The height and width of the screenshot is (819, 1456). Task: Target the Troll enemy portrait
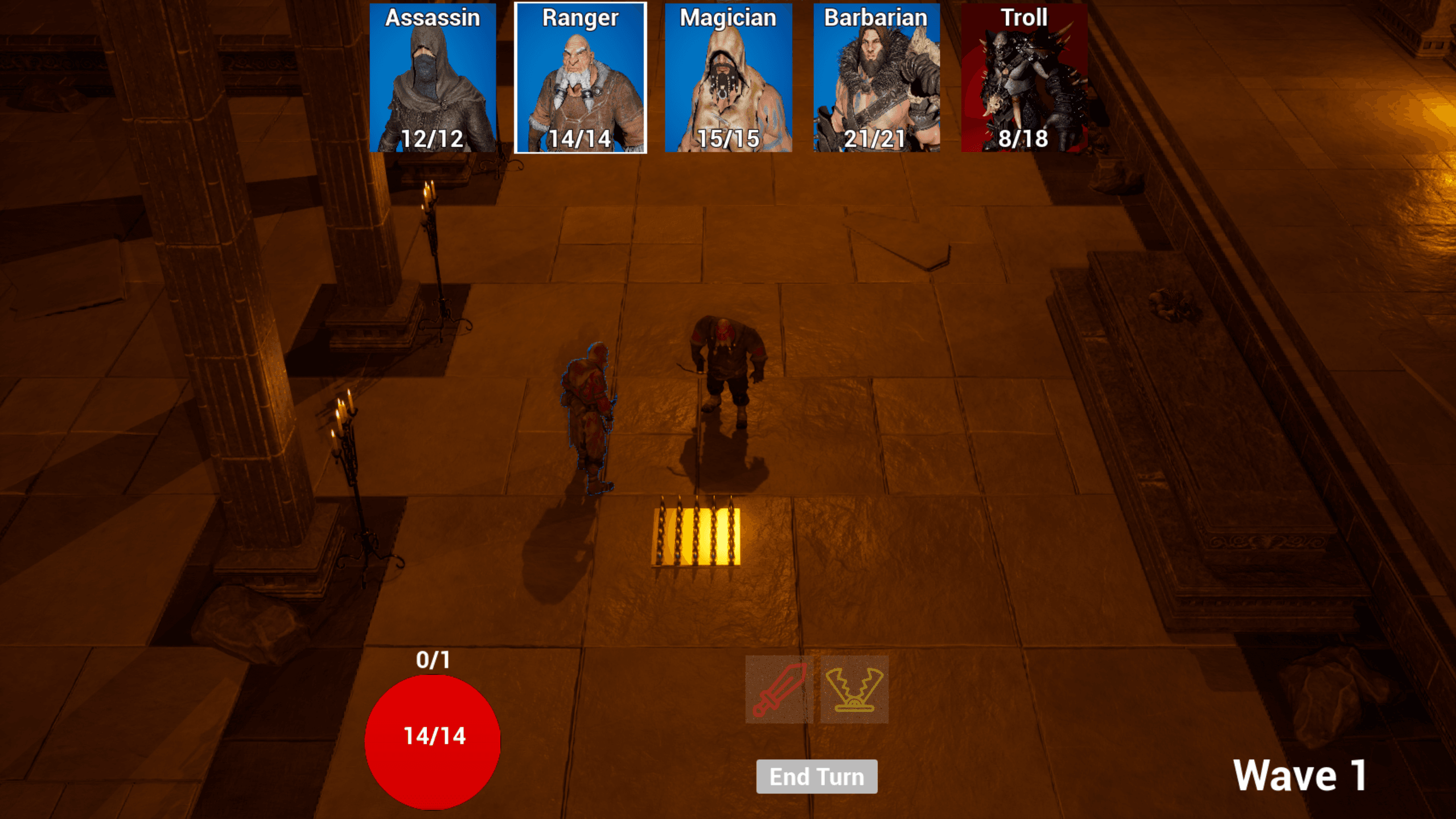pos(1024,78)
